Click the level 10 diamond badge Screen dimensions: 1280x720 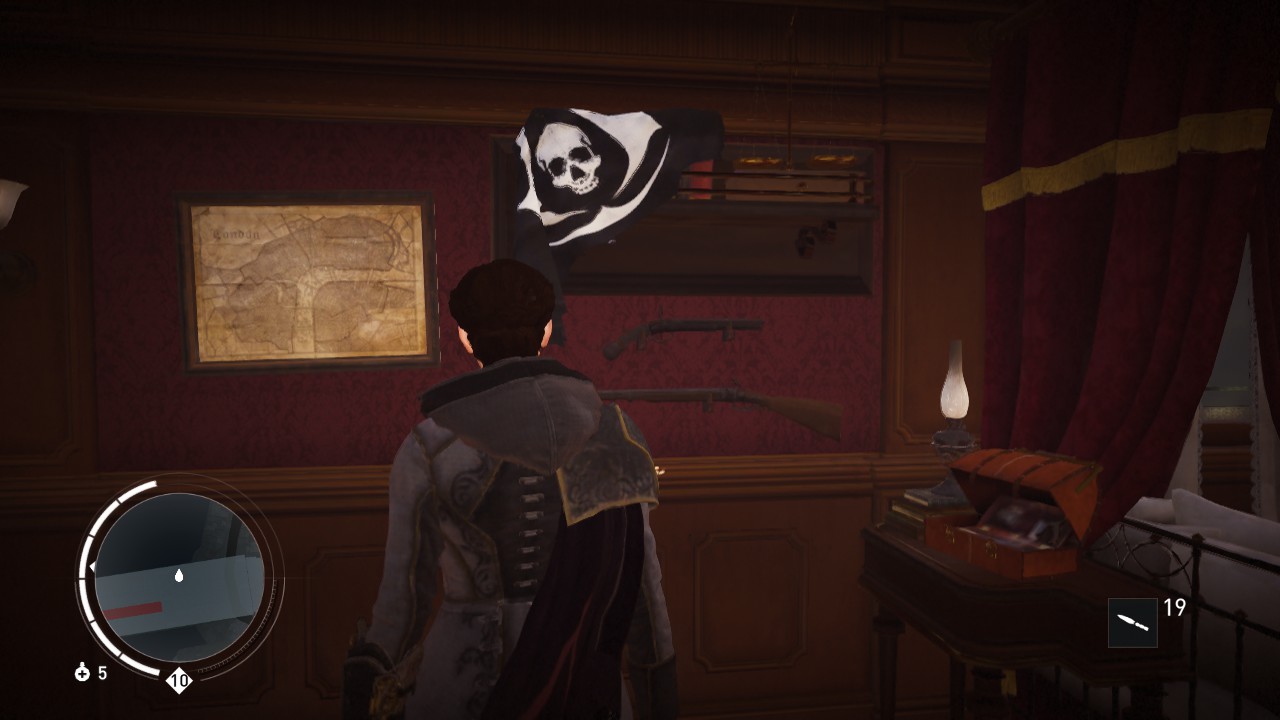179,682
